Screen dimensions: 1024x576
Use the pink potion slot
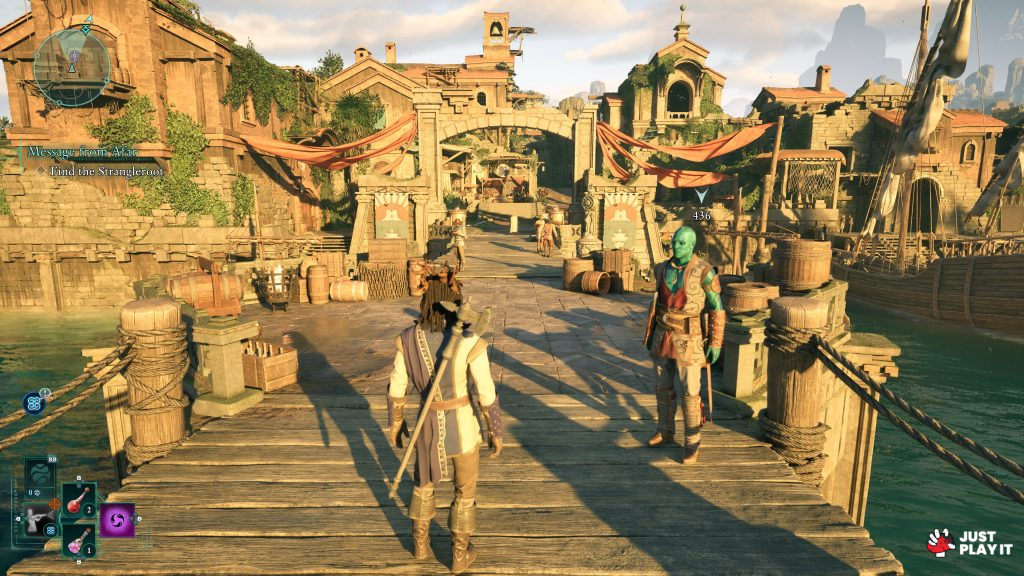(x=78, y=540)
